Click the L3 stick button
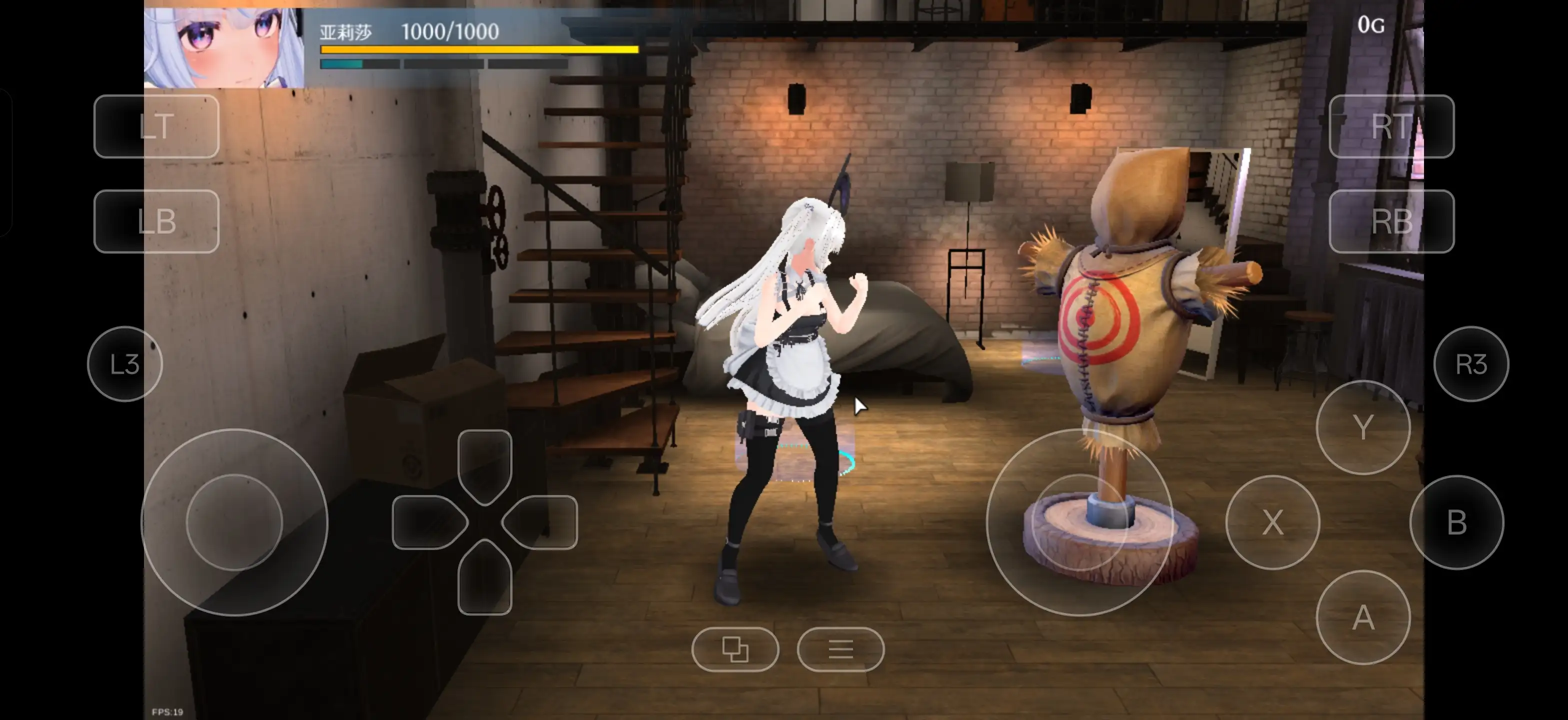1568x720 pixels. 125,364
